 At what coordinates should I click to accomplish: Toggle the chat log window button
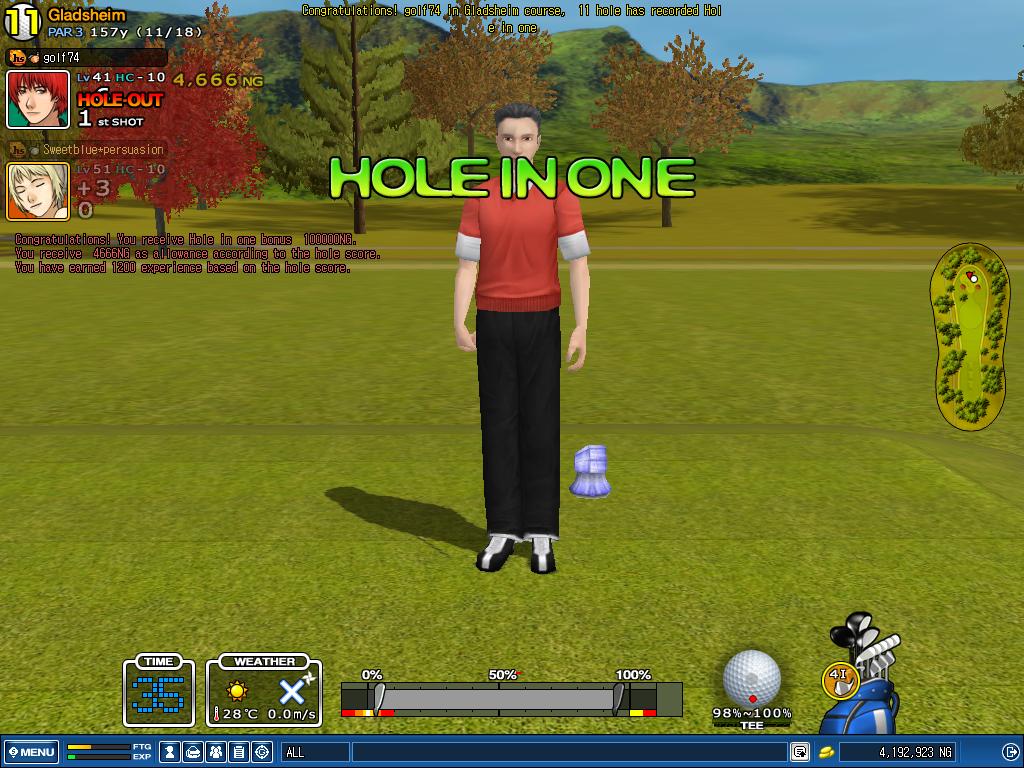[x=800, y=752]
